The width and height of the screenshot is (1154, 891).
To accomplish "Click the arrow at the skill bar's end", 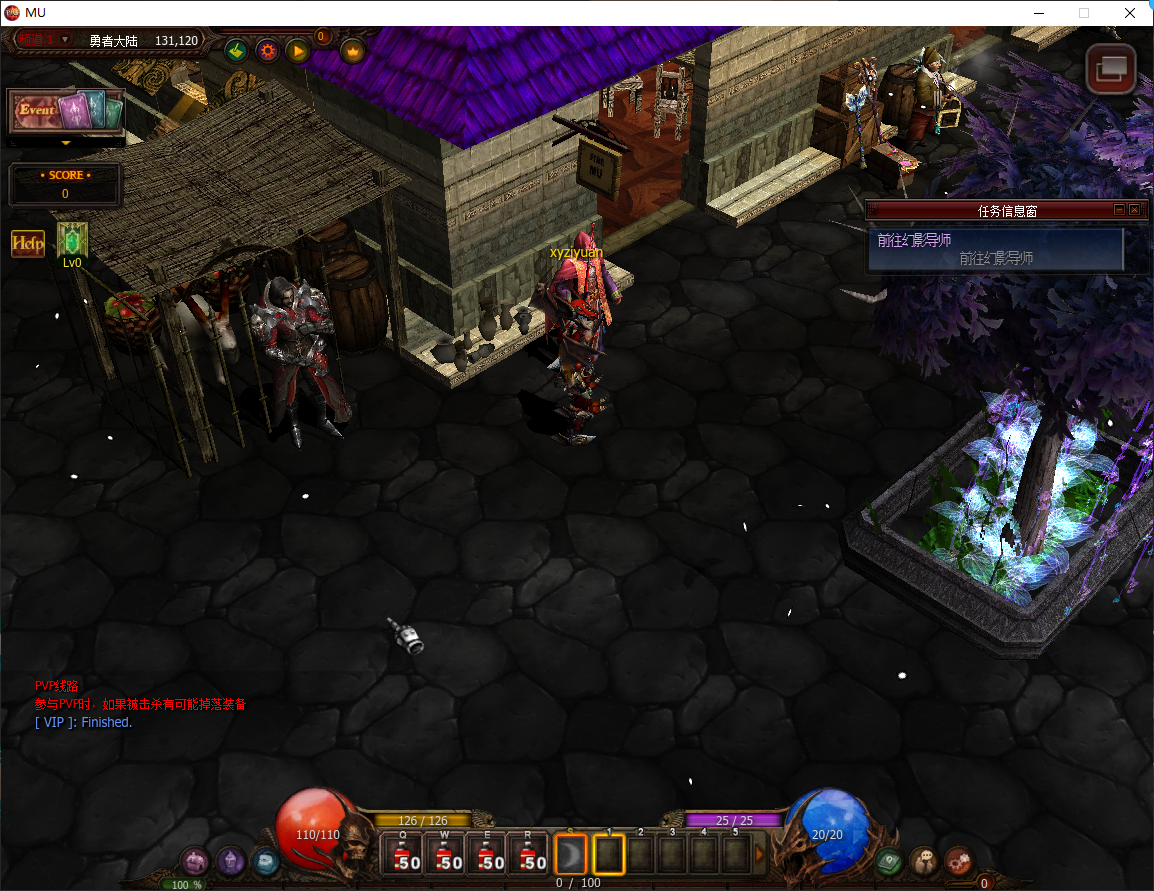I will click(760, 854).
